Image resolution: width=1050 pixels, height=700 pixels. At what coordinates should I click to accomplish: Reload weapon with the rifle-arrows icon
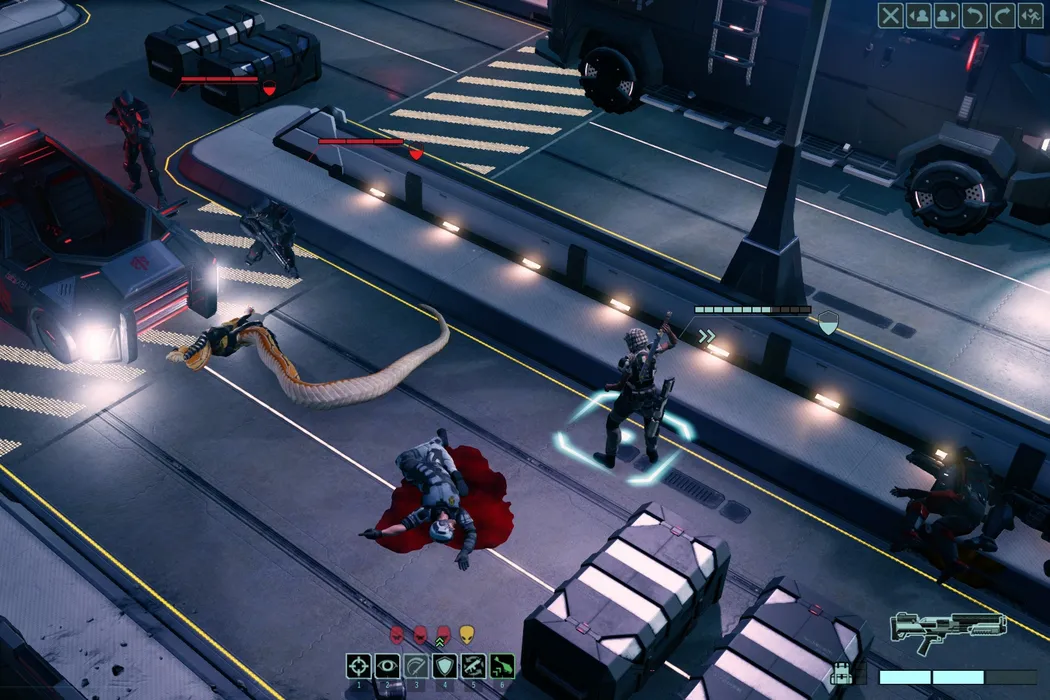pos(473,666)
